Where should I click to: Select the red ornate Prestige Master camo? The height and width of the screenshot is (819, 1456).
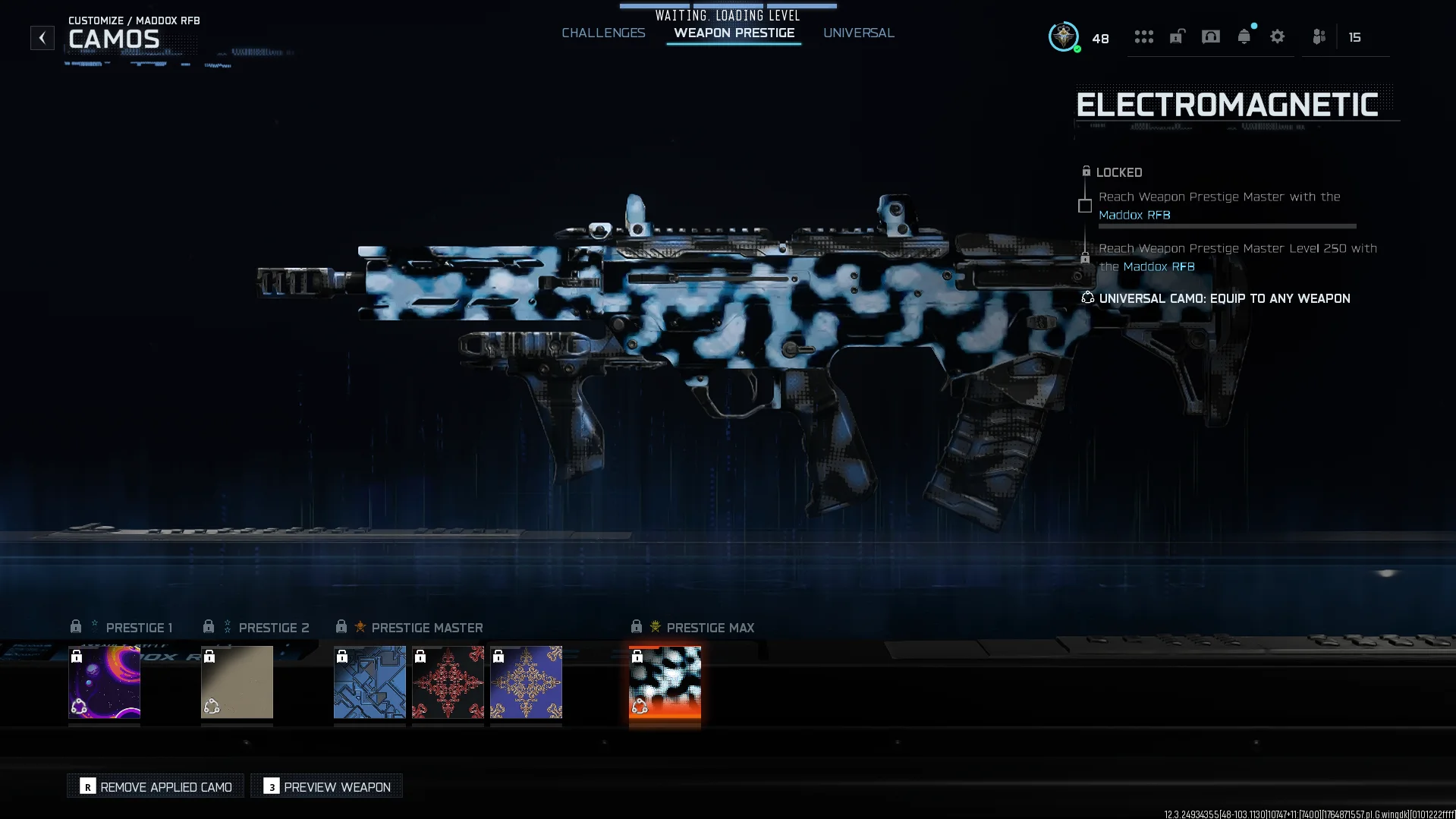(x=448, y=682)
